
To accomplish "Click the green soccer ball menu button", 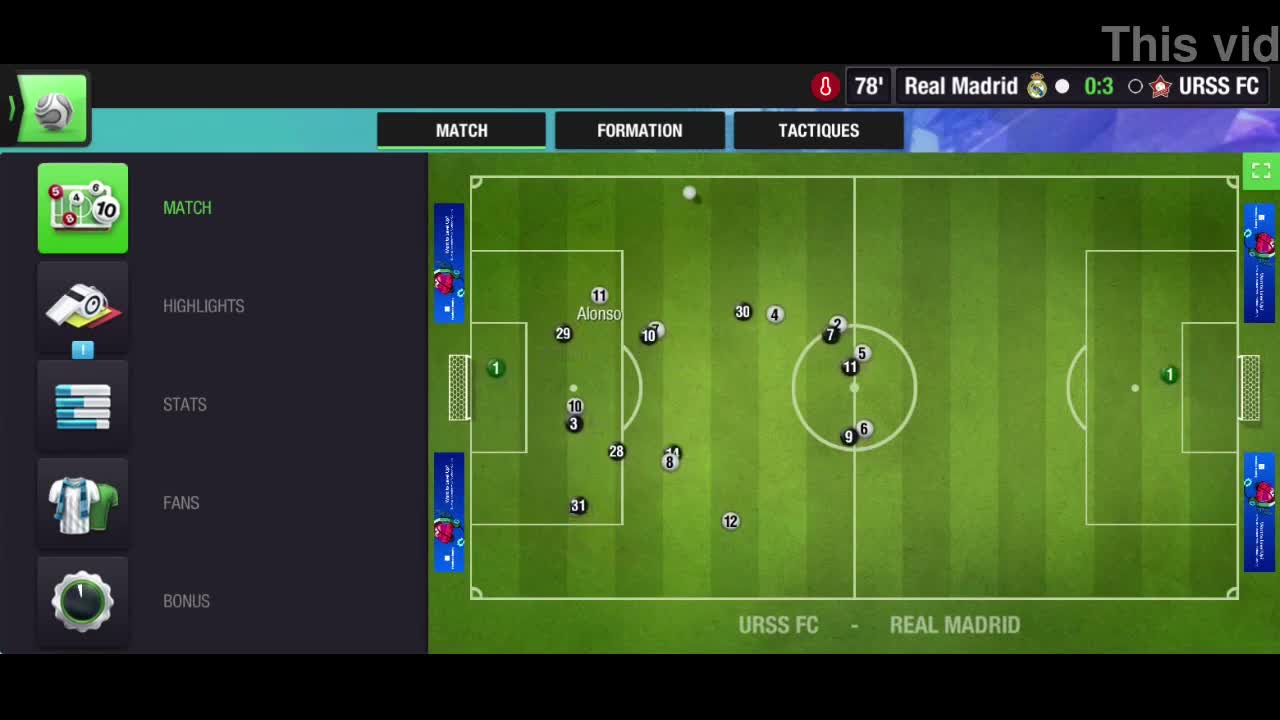I will [x=52, y=110].
